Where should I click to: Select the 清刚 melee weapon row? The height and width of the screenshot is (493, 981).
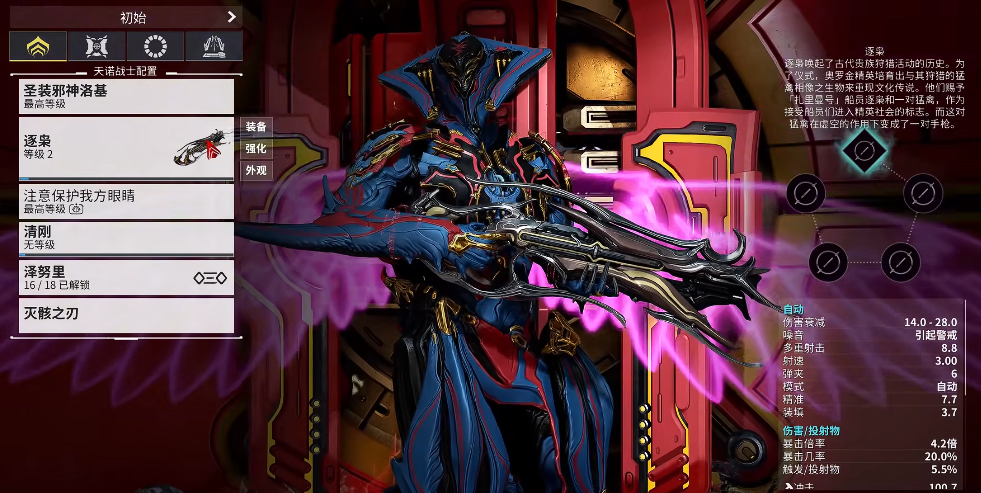[x=126, y=237]
